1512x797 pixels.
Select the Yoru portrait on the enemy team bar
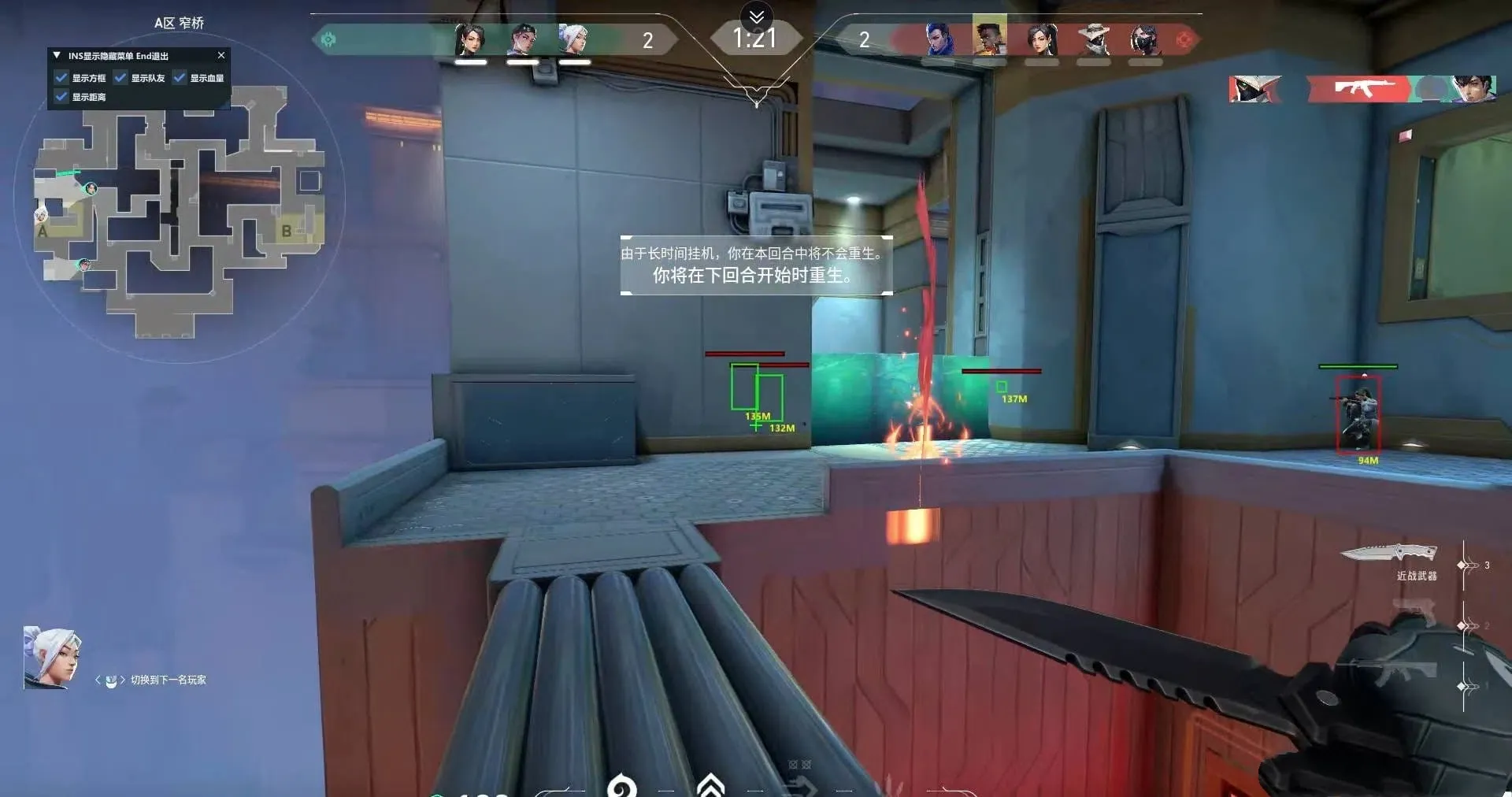tap(937, 35)
